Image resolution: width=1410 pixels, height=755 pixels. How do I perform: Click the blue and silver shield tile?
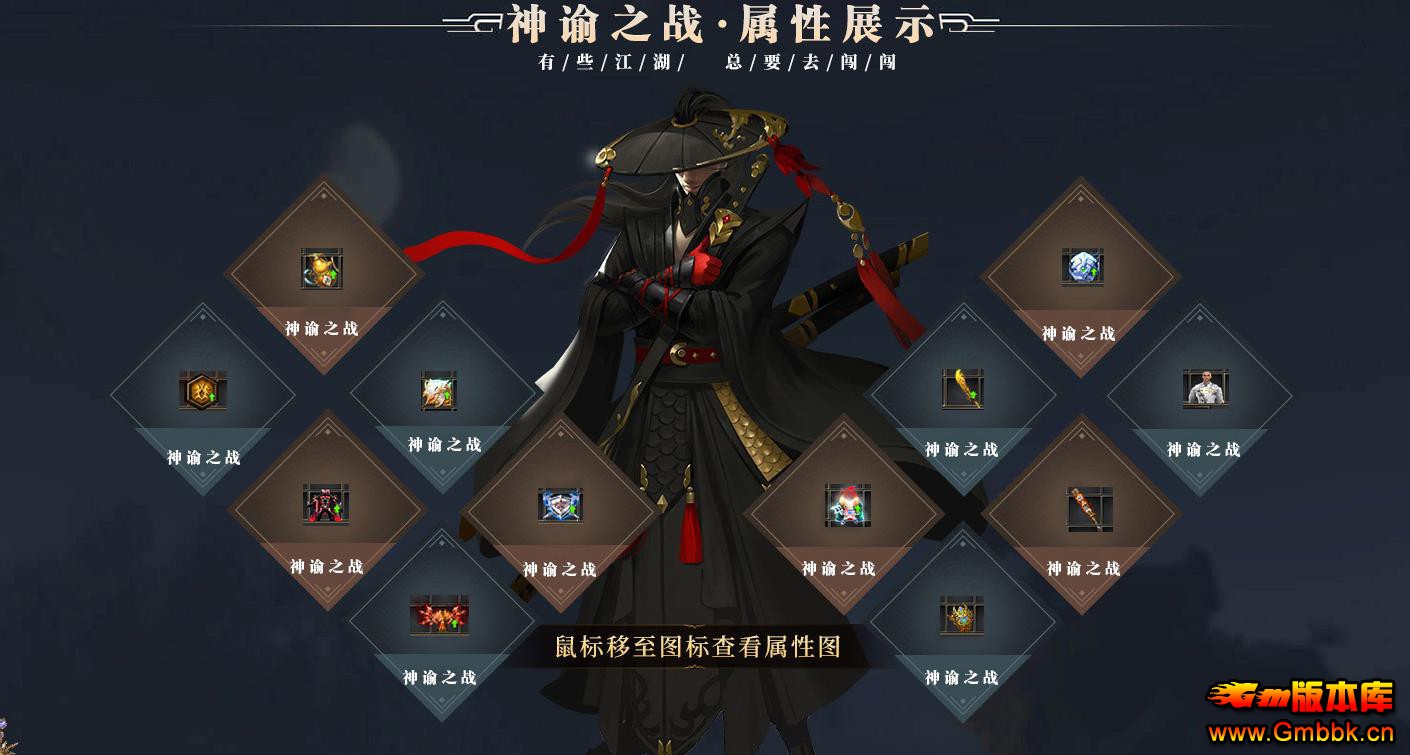pos(560,505)
